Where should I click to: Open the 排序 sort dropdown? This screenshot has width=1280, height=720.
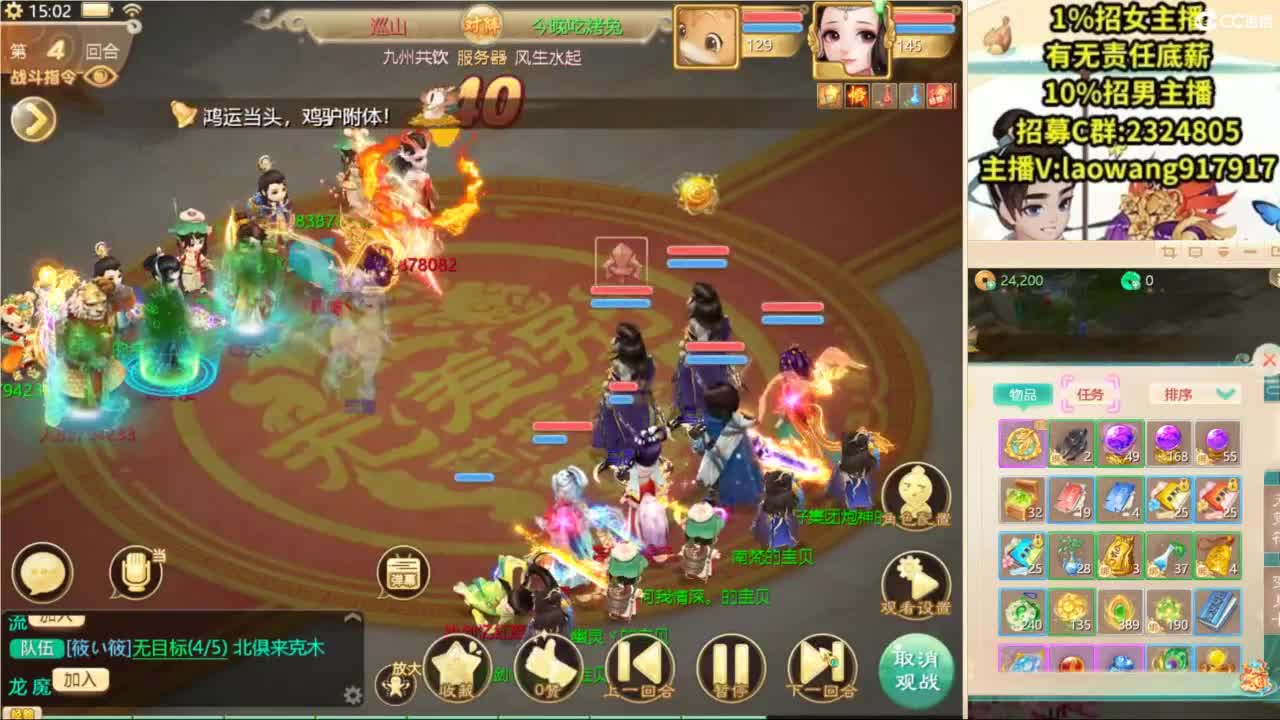click(x=1193, y=394)
